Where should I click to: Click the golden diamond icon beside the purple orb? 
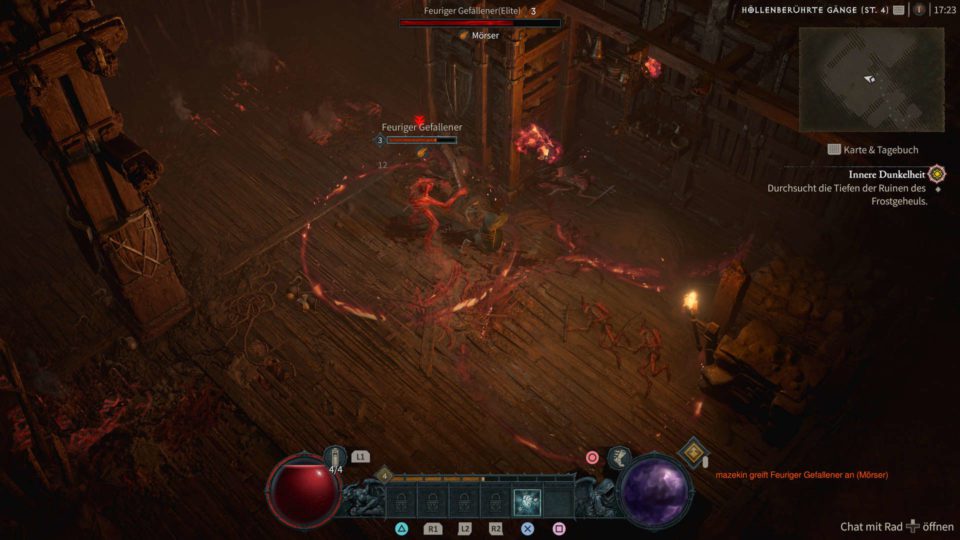pyautogui.click(x=694, y=451)
